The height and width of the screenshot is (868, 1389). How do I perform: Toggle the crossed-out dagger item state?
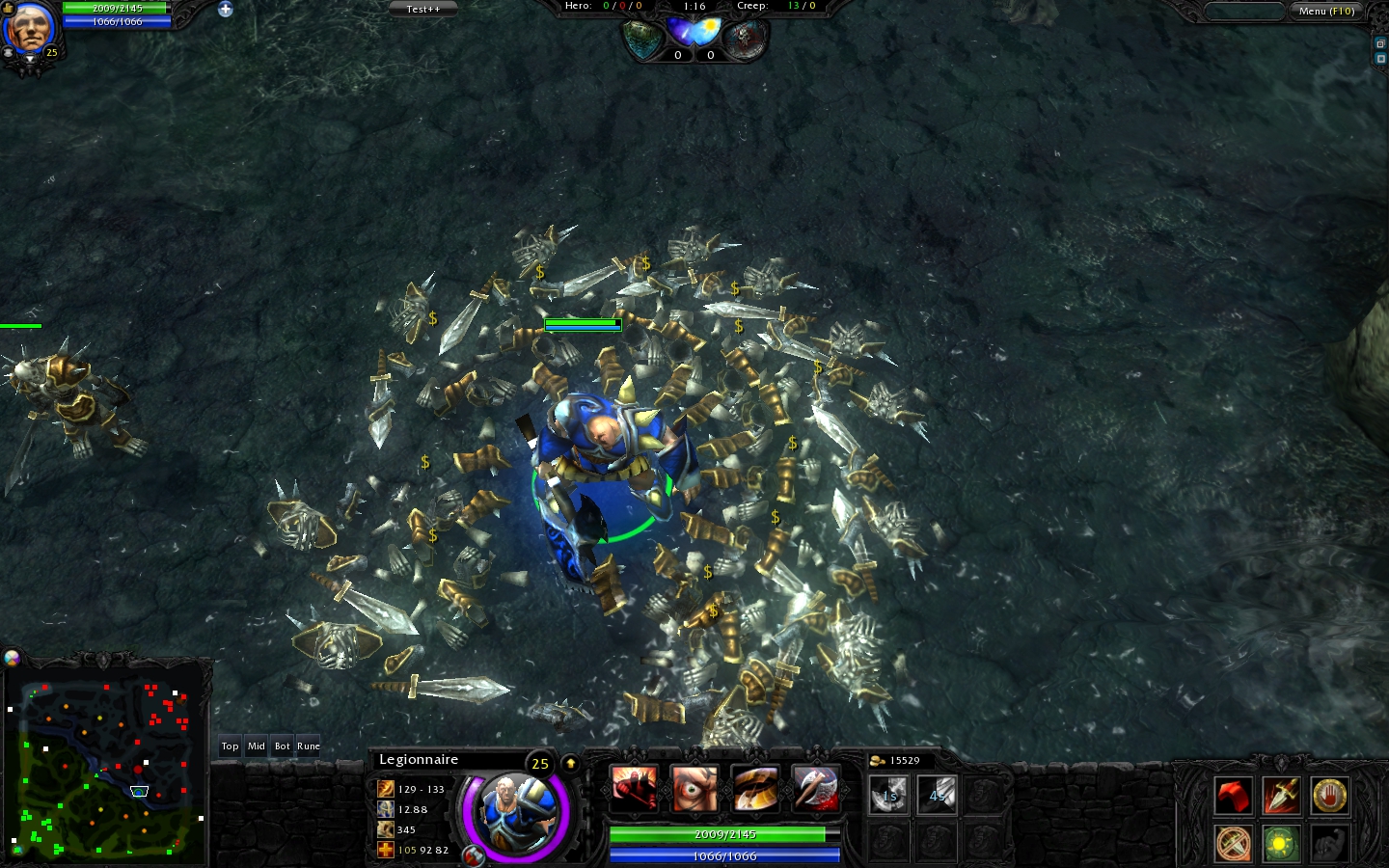[x=1234, y=843]
